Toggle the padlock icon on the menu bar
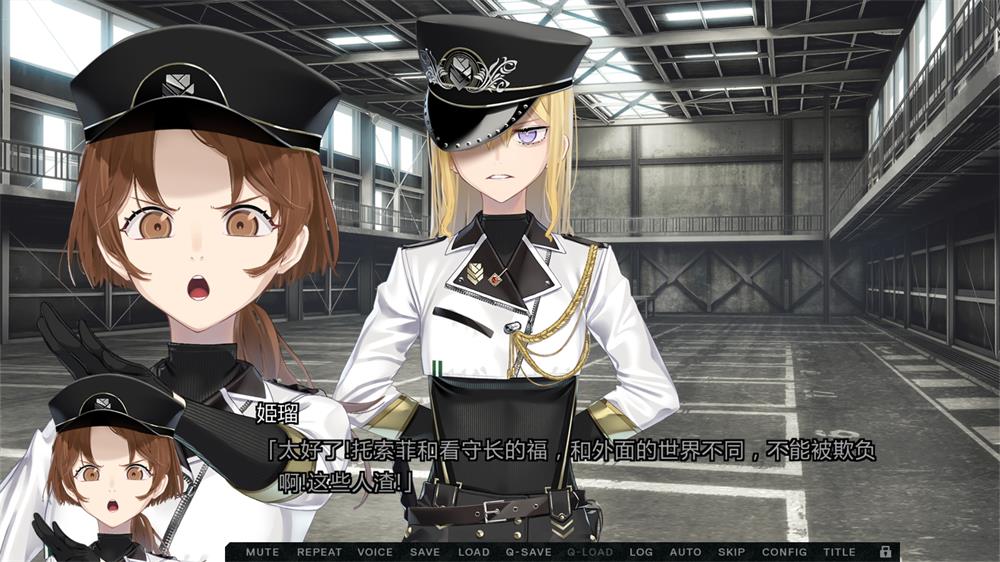The width and height of the screenshot is (1000, 562). [885, 551]
